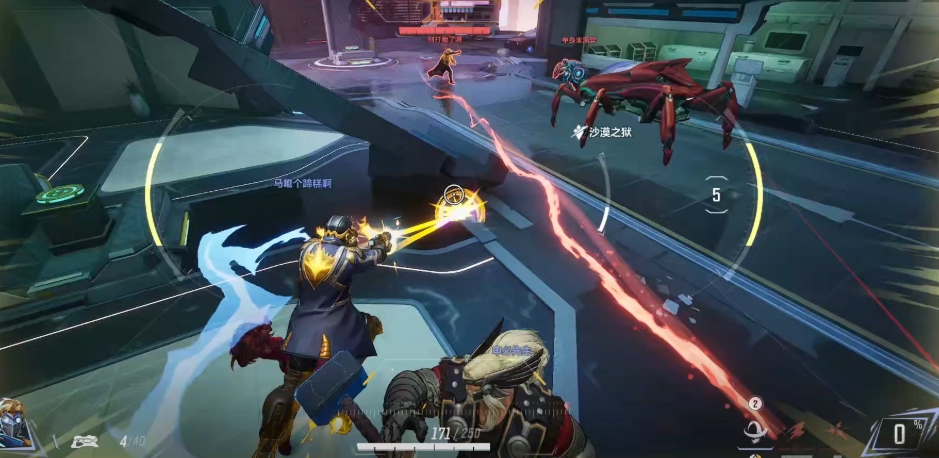
Task: Select the pistol weapon icon
Action: click(83, 440)
